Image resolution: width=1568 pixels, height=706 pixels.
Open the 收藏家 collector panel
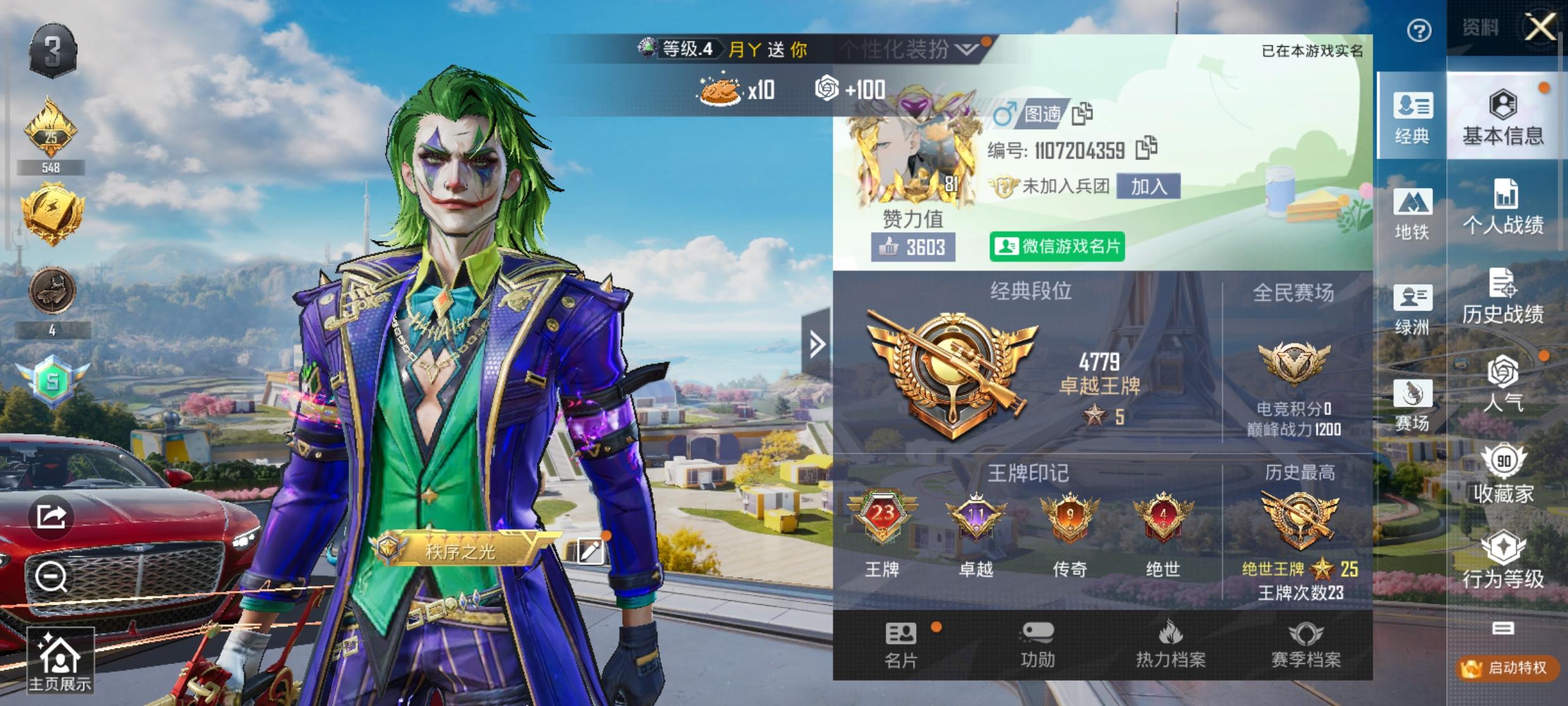(1504, 481)
